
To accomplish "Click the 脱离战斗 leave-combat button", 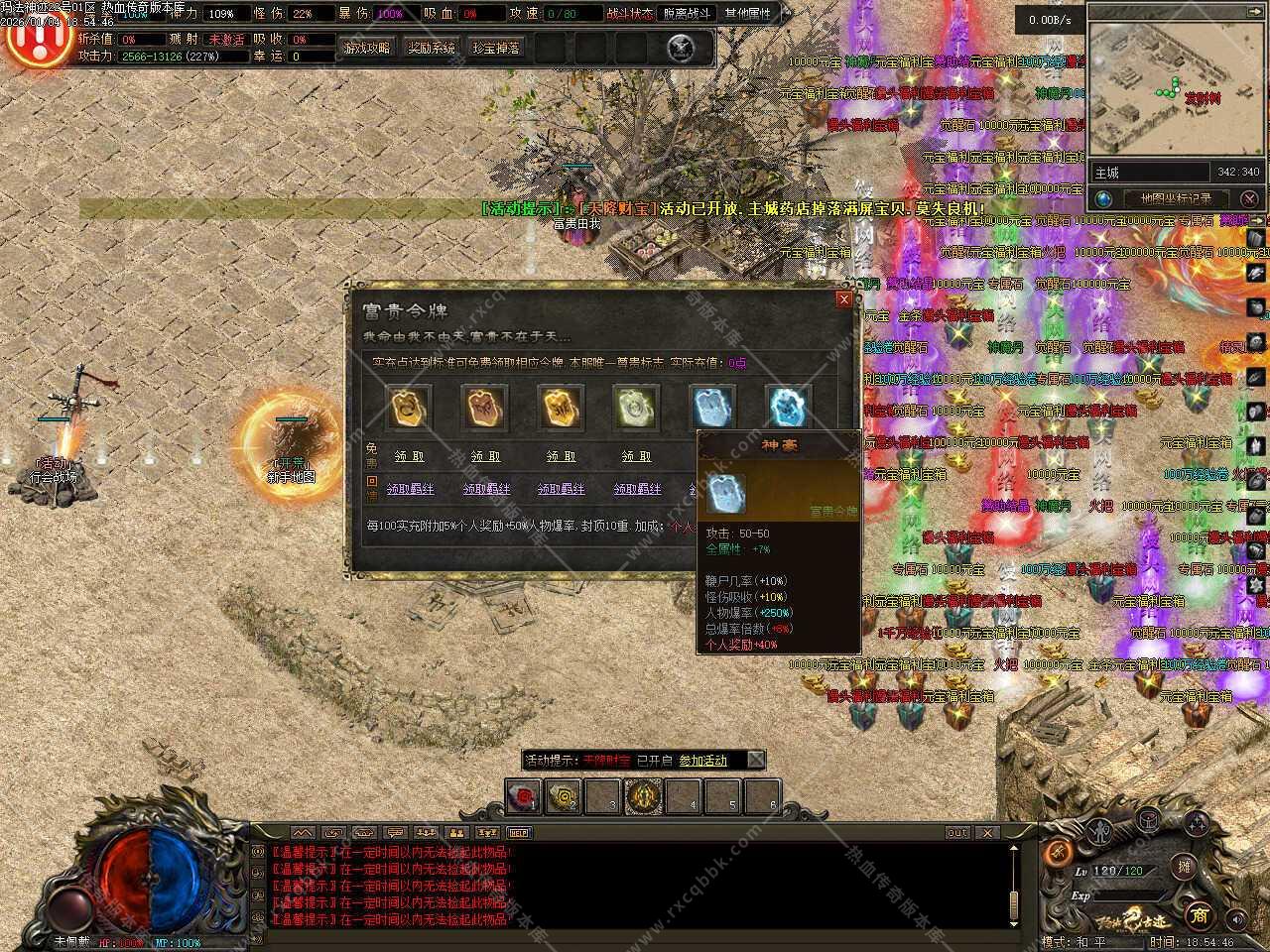I will pyautogui.click(x=688, y=14).
